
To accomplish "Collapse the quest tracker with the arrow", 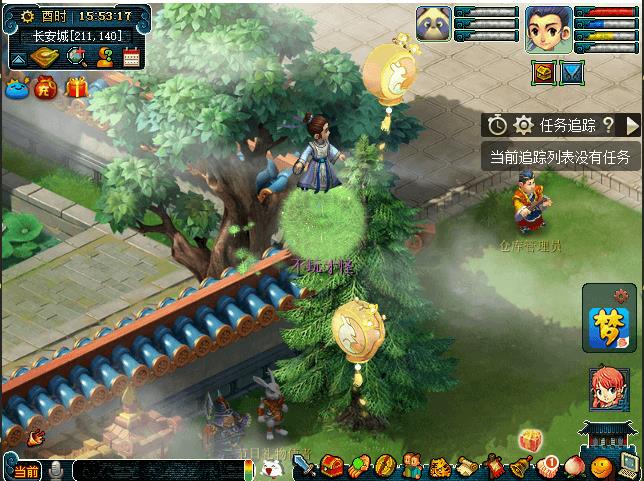I will 631,125.
